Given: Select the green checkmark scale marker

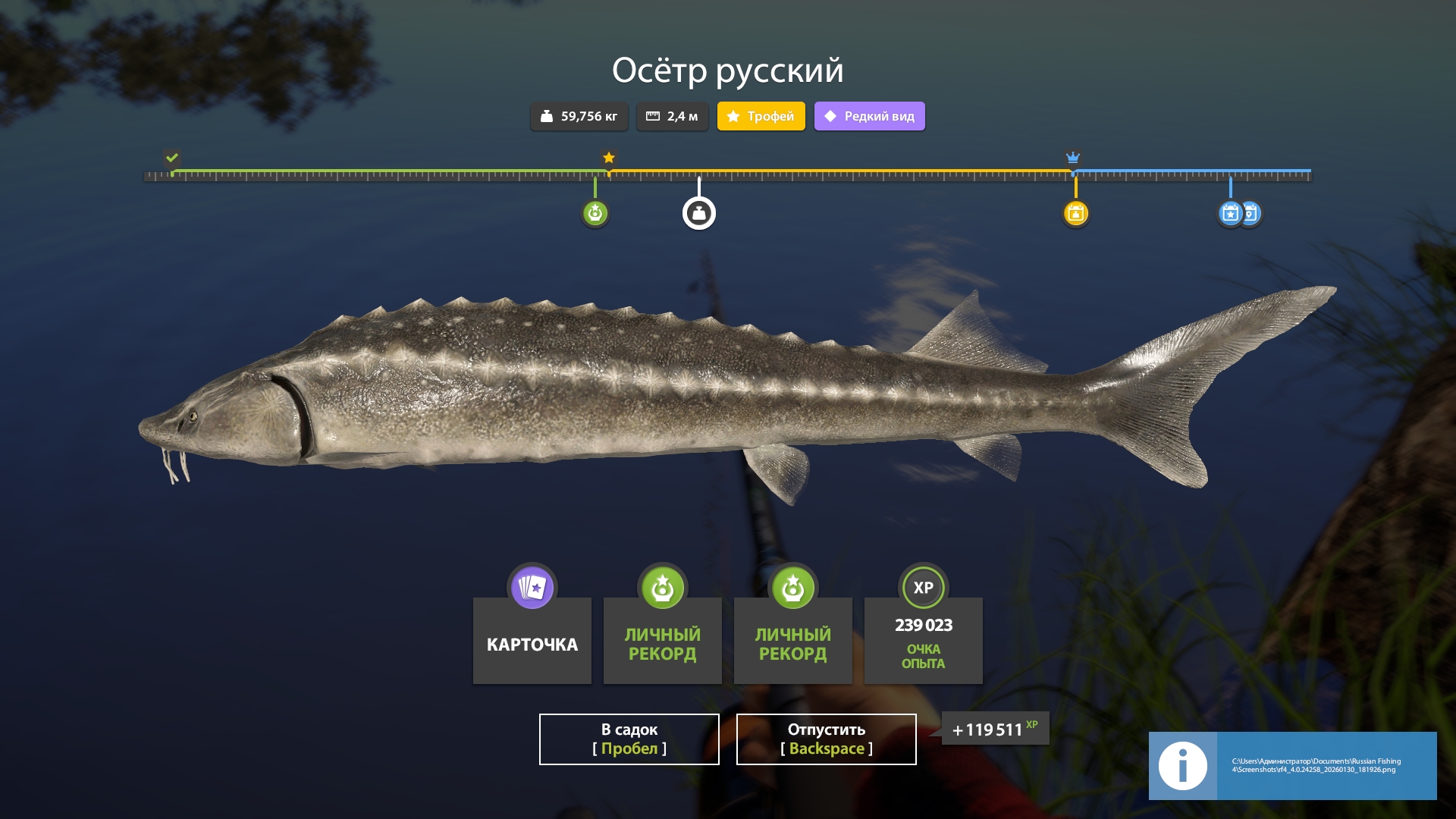Looking at the screenshot, I should (172, 158).
